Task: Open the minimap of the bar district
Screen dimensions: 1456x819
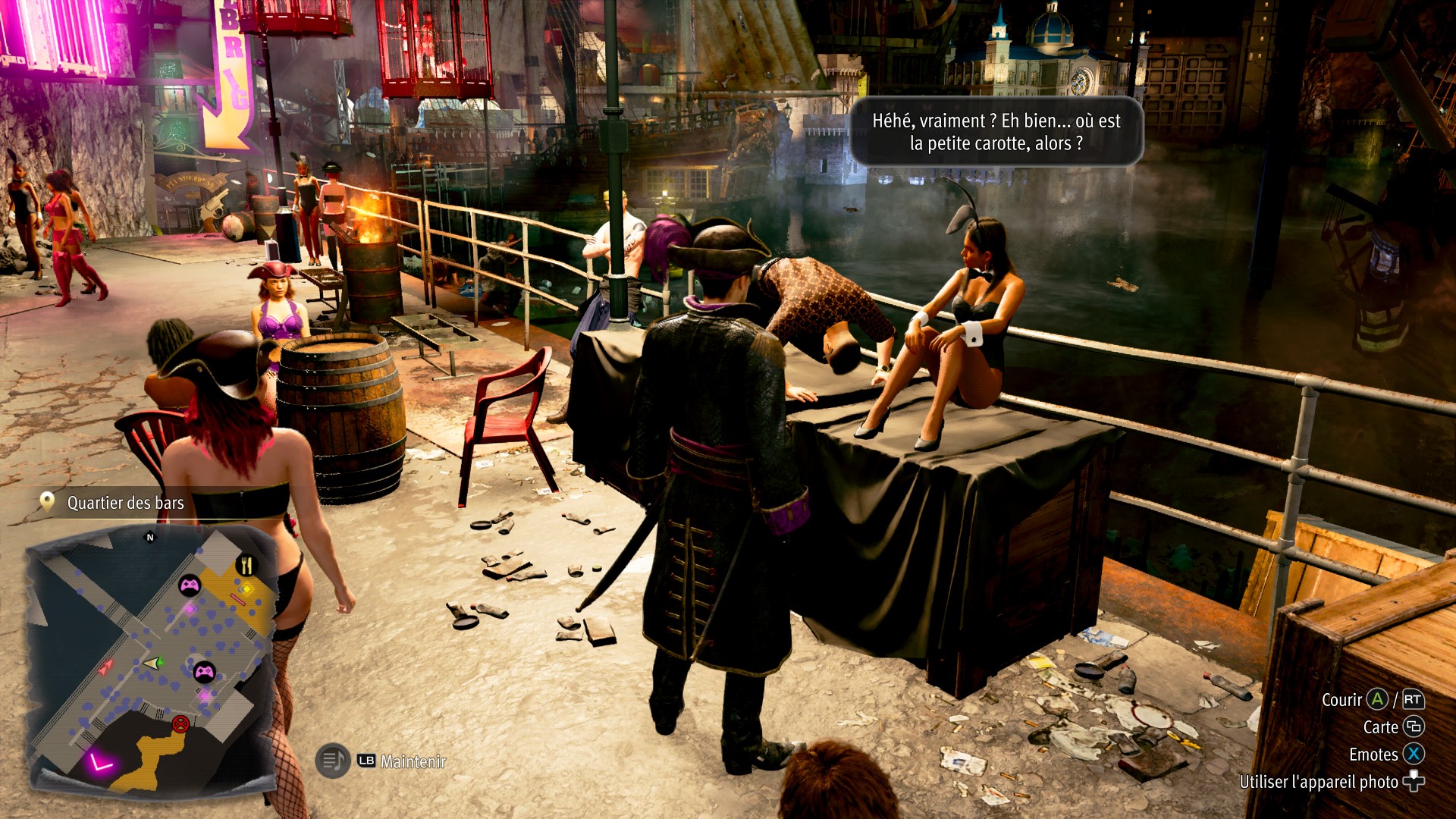Action: [x=152, y=660]
